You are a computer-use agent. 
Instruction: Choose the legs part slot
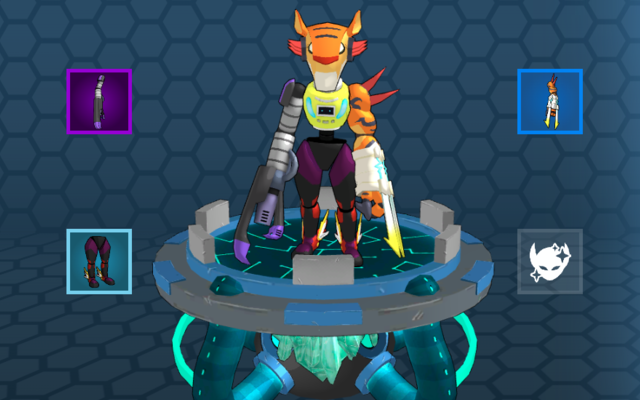coord(99,261)
